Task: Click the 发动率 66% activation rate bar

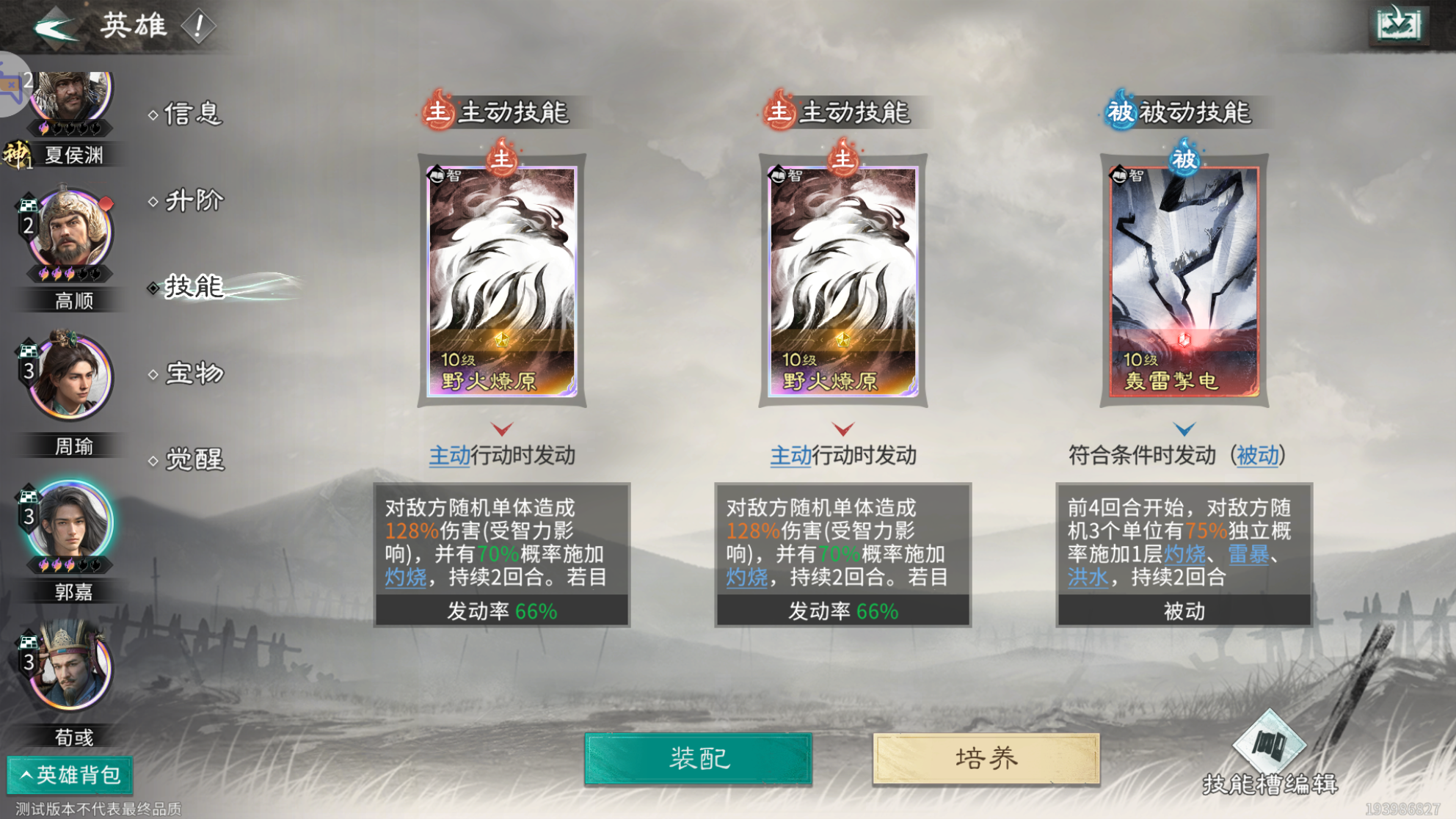Action: [500, 608]
